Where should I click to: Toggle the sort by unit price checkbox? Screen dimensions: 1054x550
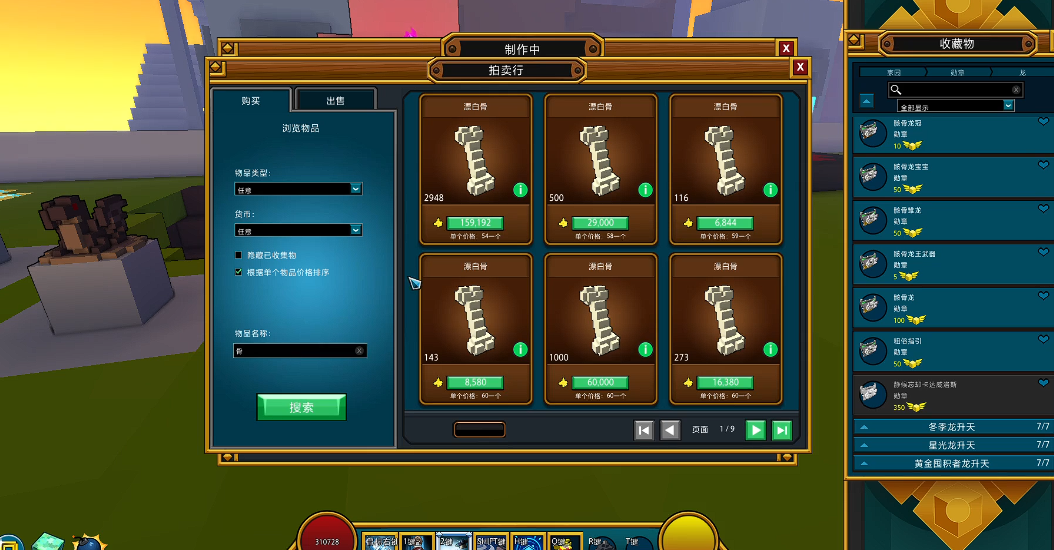[238, 272]
